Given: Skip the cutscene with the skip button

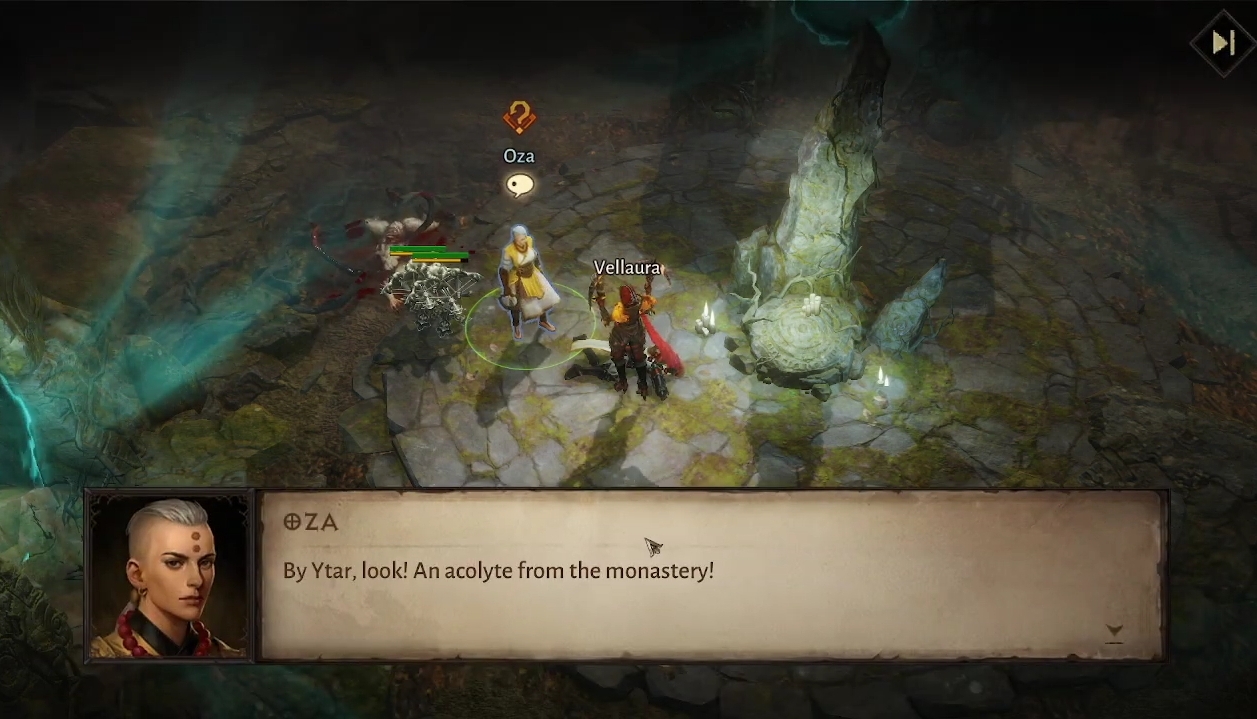Looking at the screenshot, I should pyautogui.click(x=1222, y=43).
